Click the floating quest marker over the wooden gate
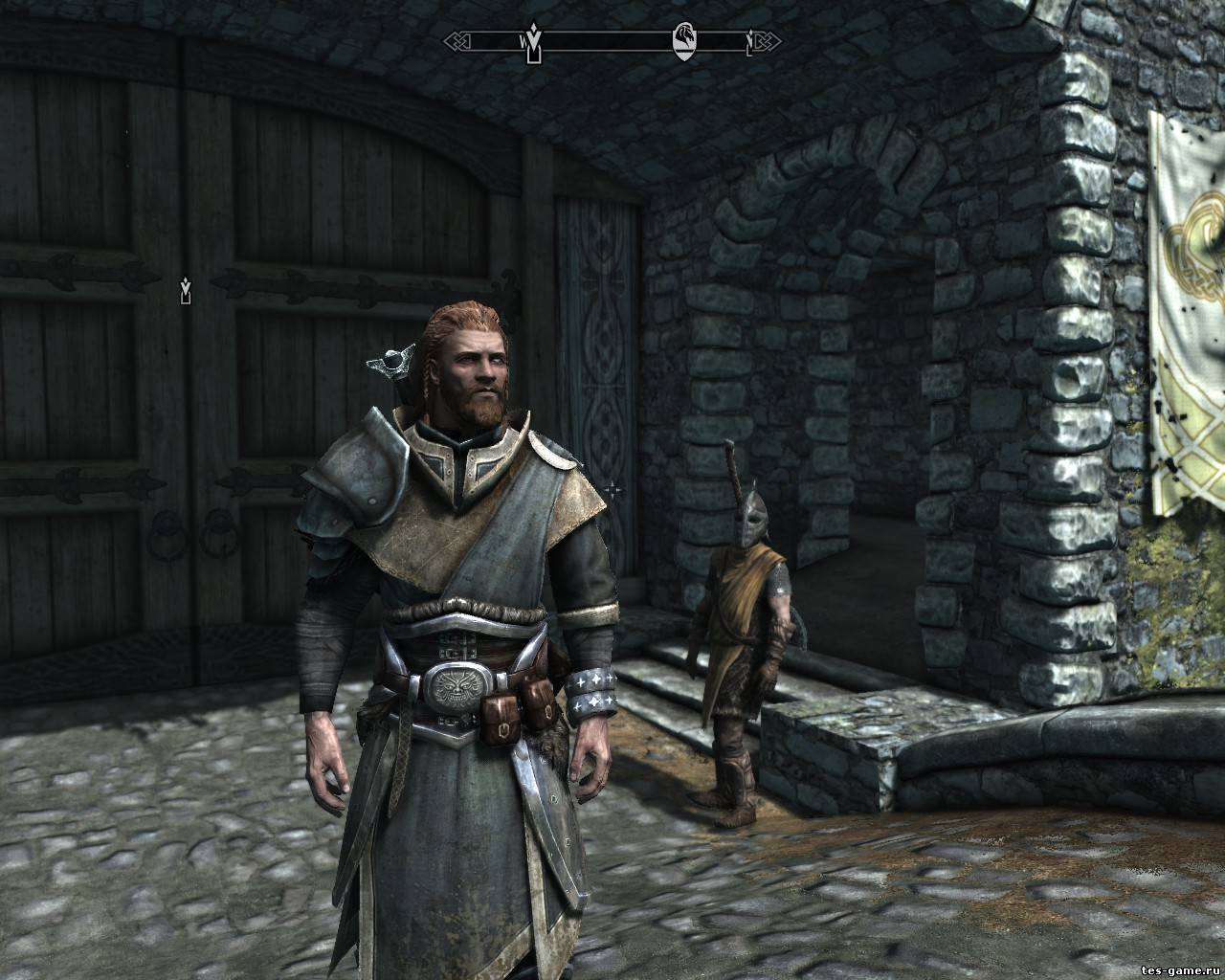The width and height of the screenshot is (1225, 980). 185,290
